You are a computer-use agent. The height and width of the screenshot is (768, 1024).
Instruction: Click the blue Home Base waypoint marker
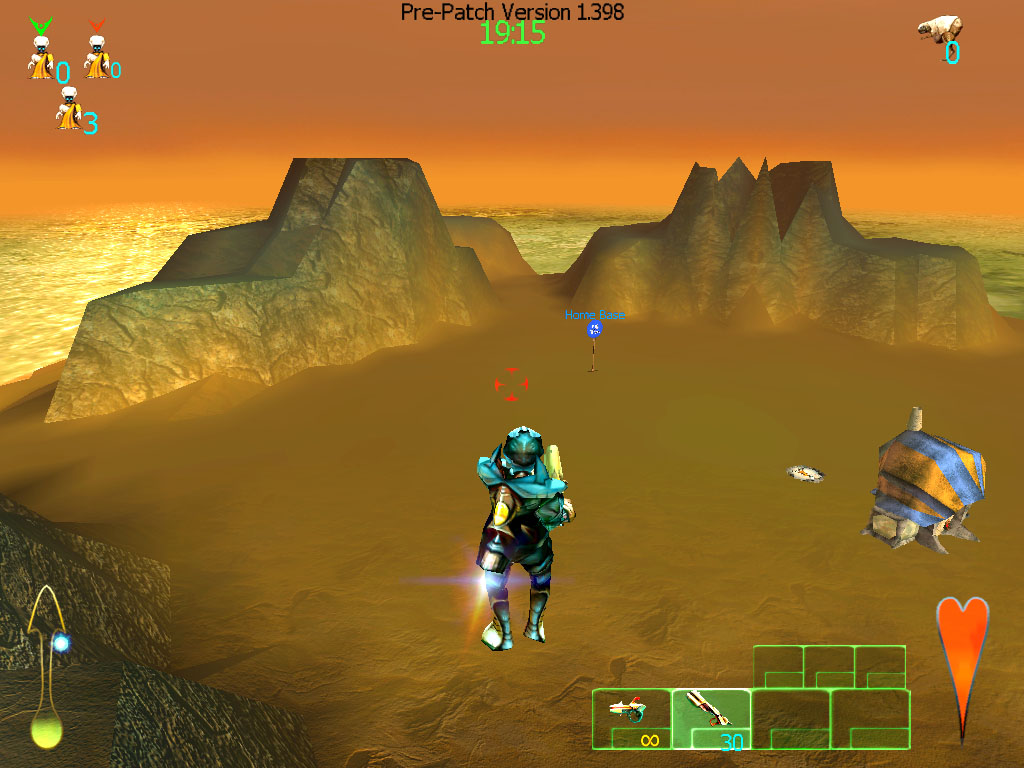point(595,328)
